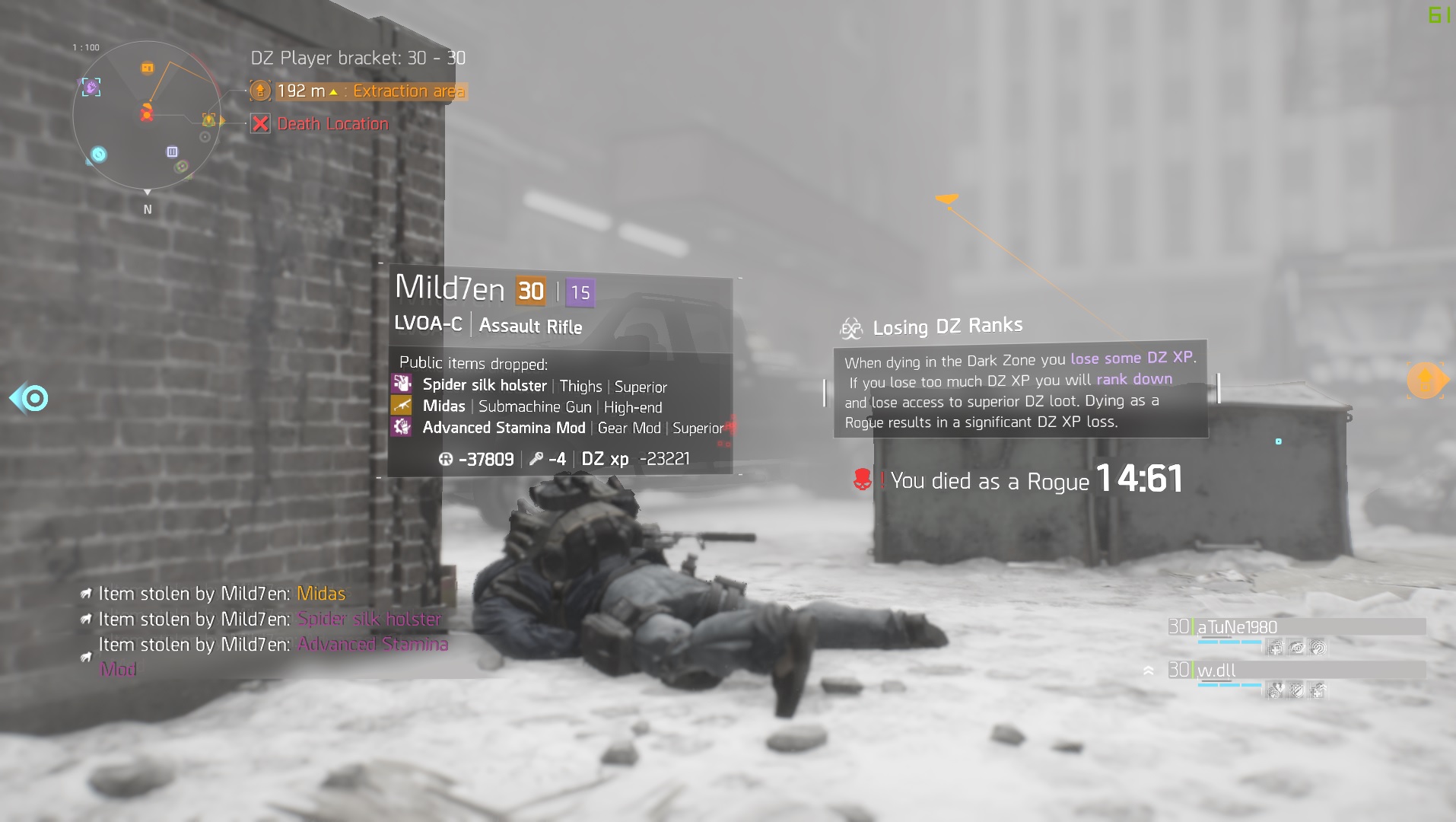
Task: Select the Extraction area objective tracker
Action: (x=359, y=91)
